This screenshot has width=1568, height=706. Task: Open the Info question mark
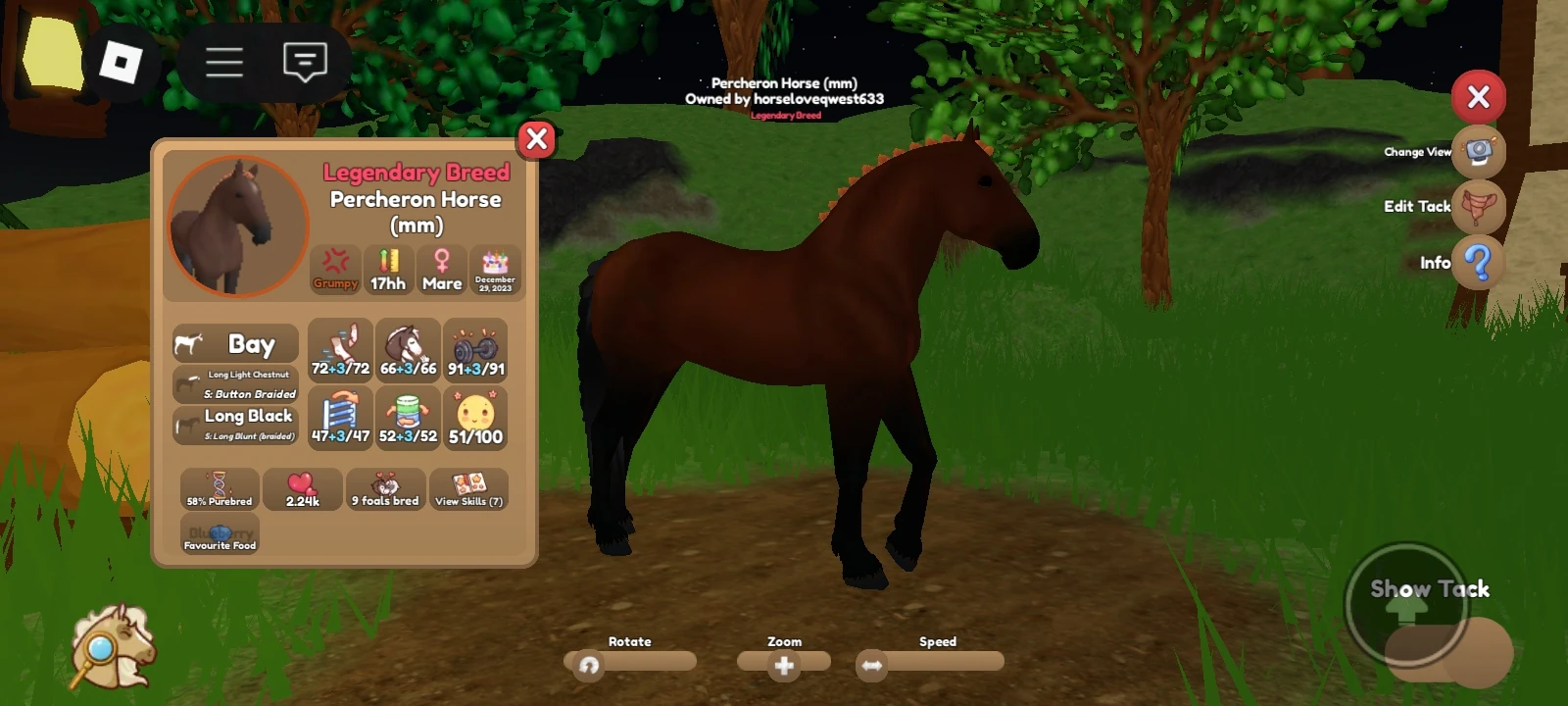pyautogui.click(x=1478, y=263)
